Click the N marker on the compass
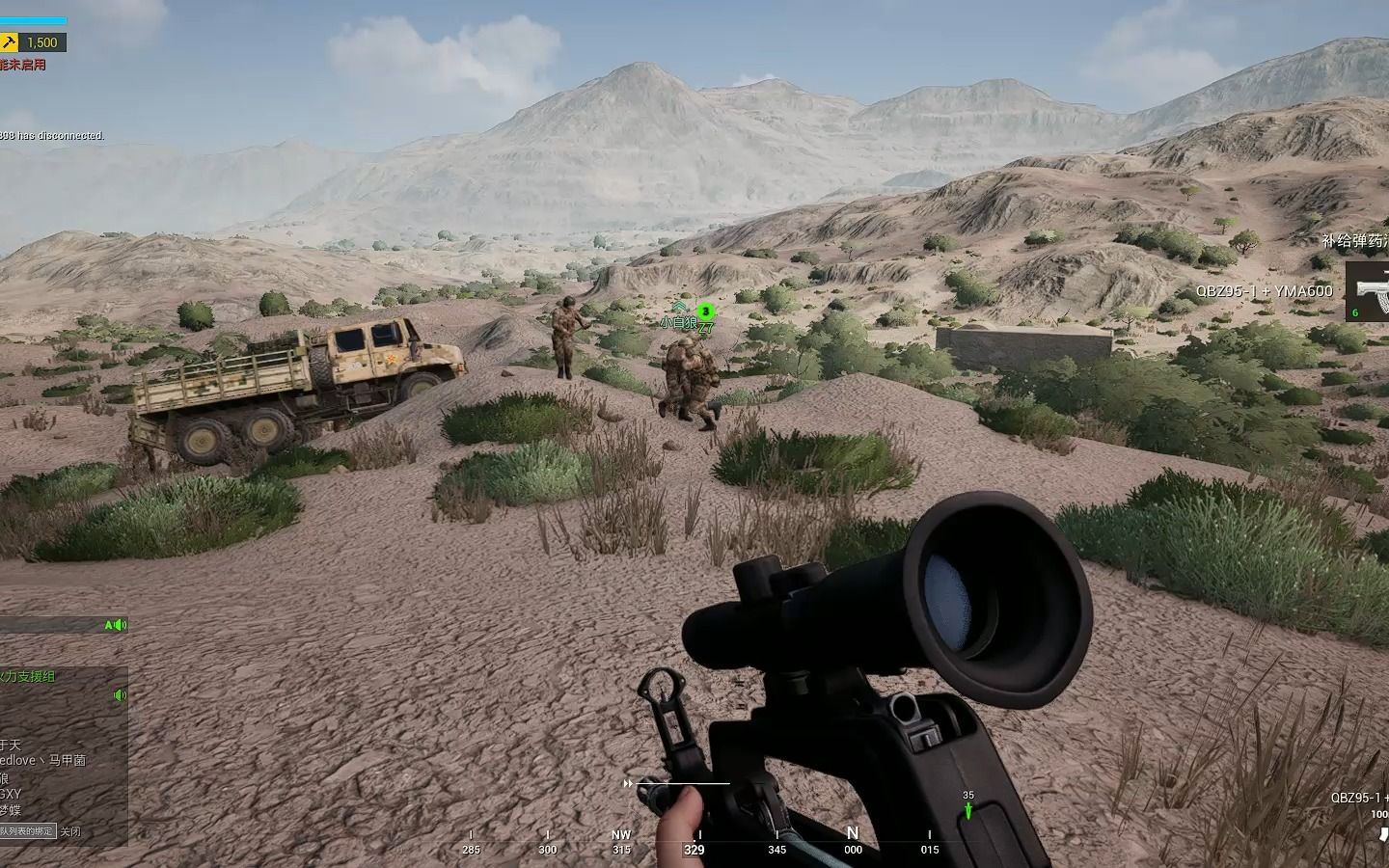 (x=853, y=832)
